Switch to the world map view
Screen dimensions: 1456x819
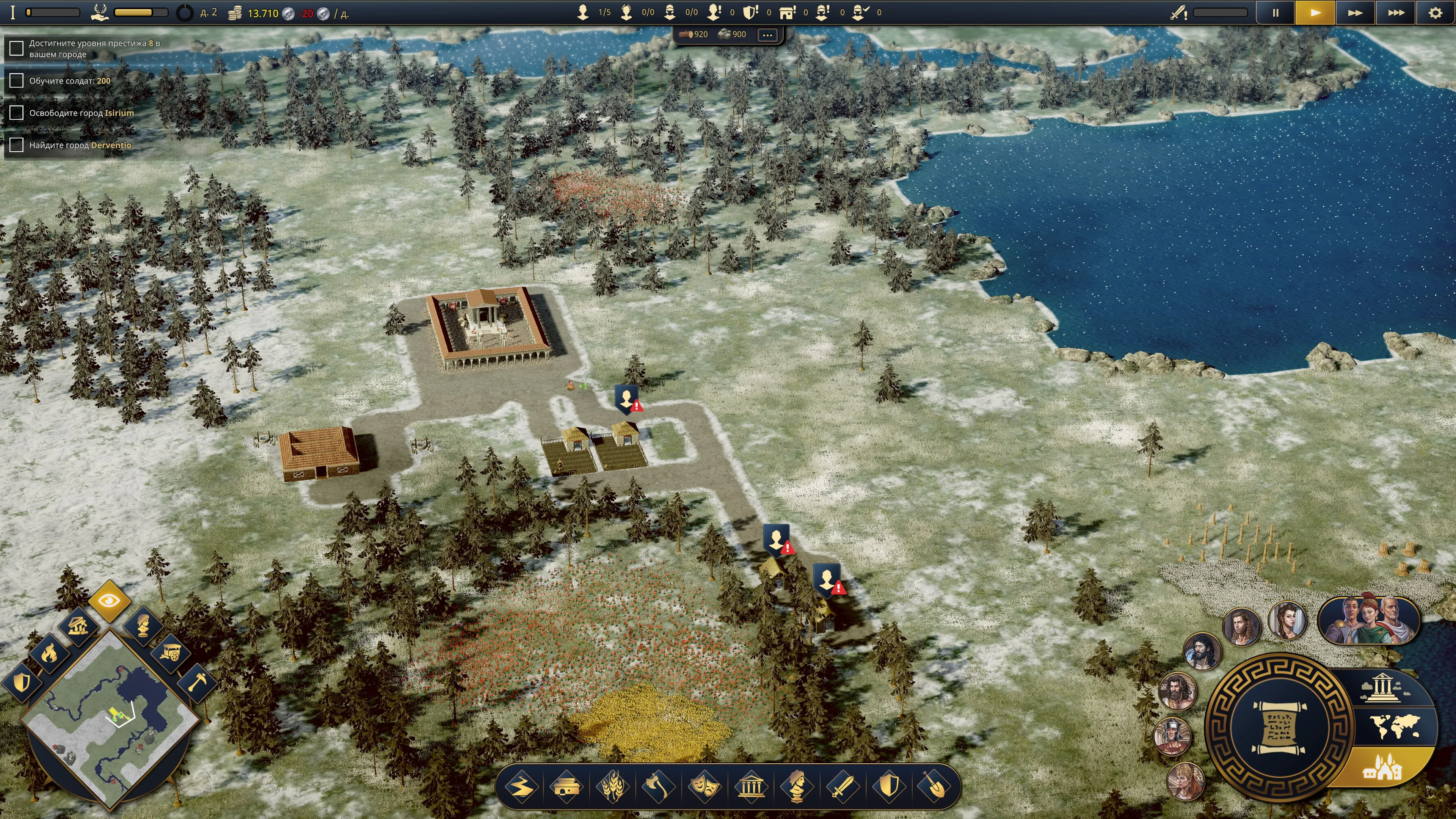point(1395,726)
